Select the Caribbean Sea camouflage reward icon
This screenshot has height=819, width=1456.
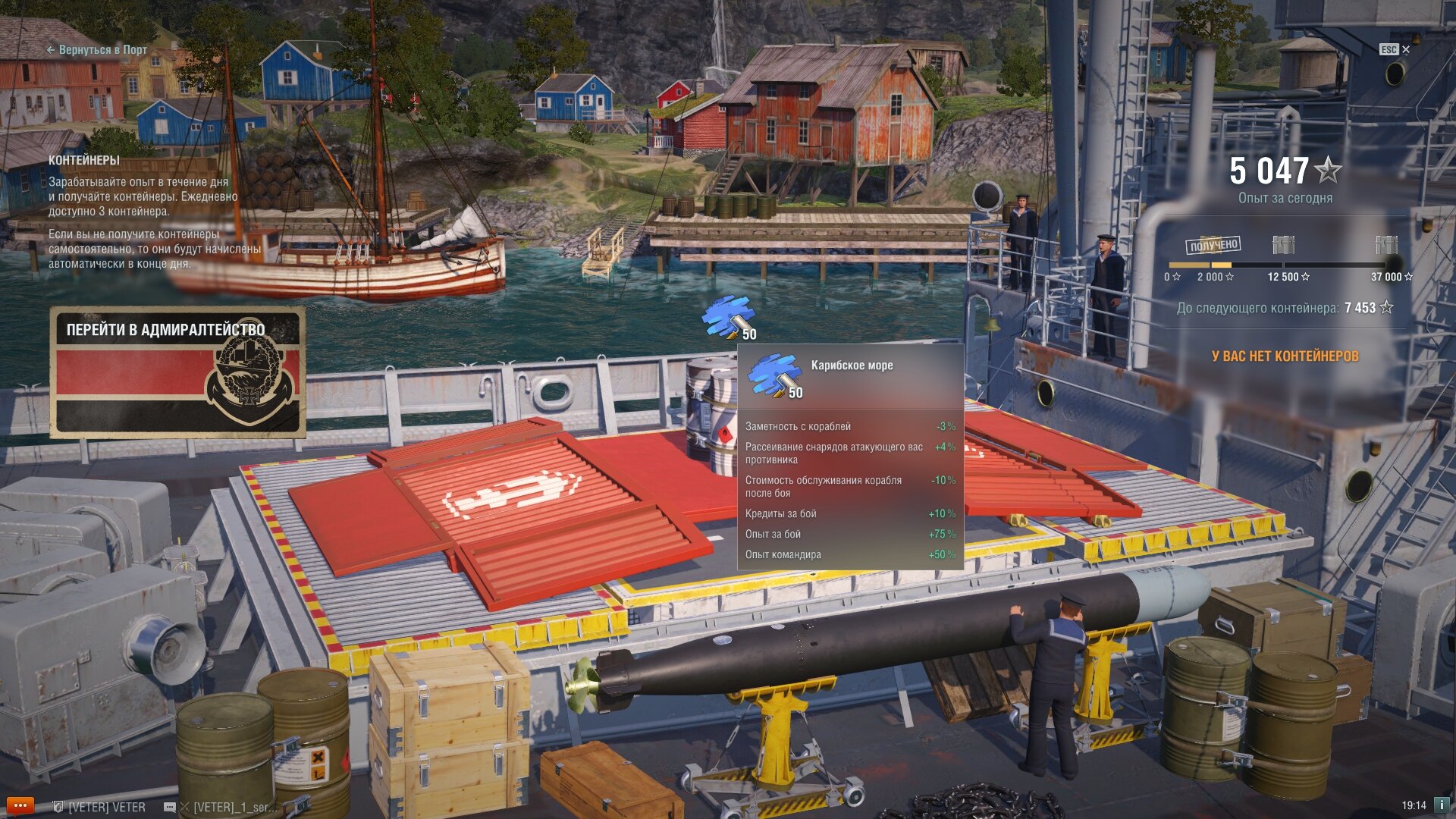[728, 318]
